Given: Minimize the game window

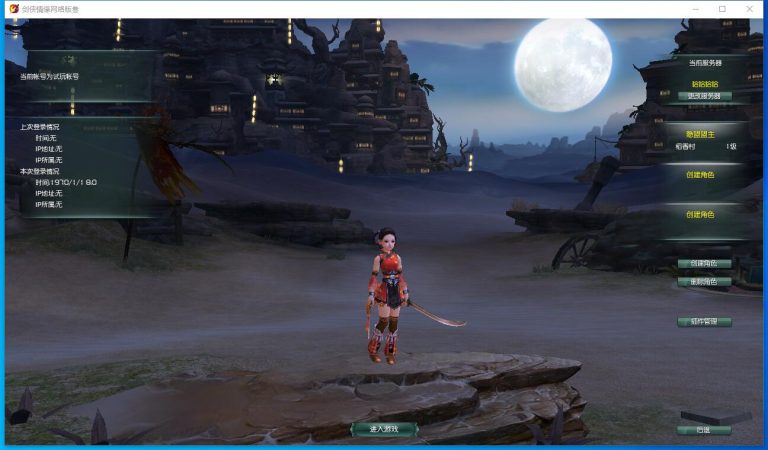Looking at the screenshot, I should pos(694,9).
